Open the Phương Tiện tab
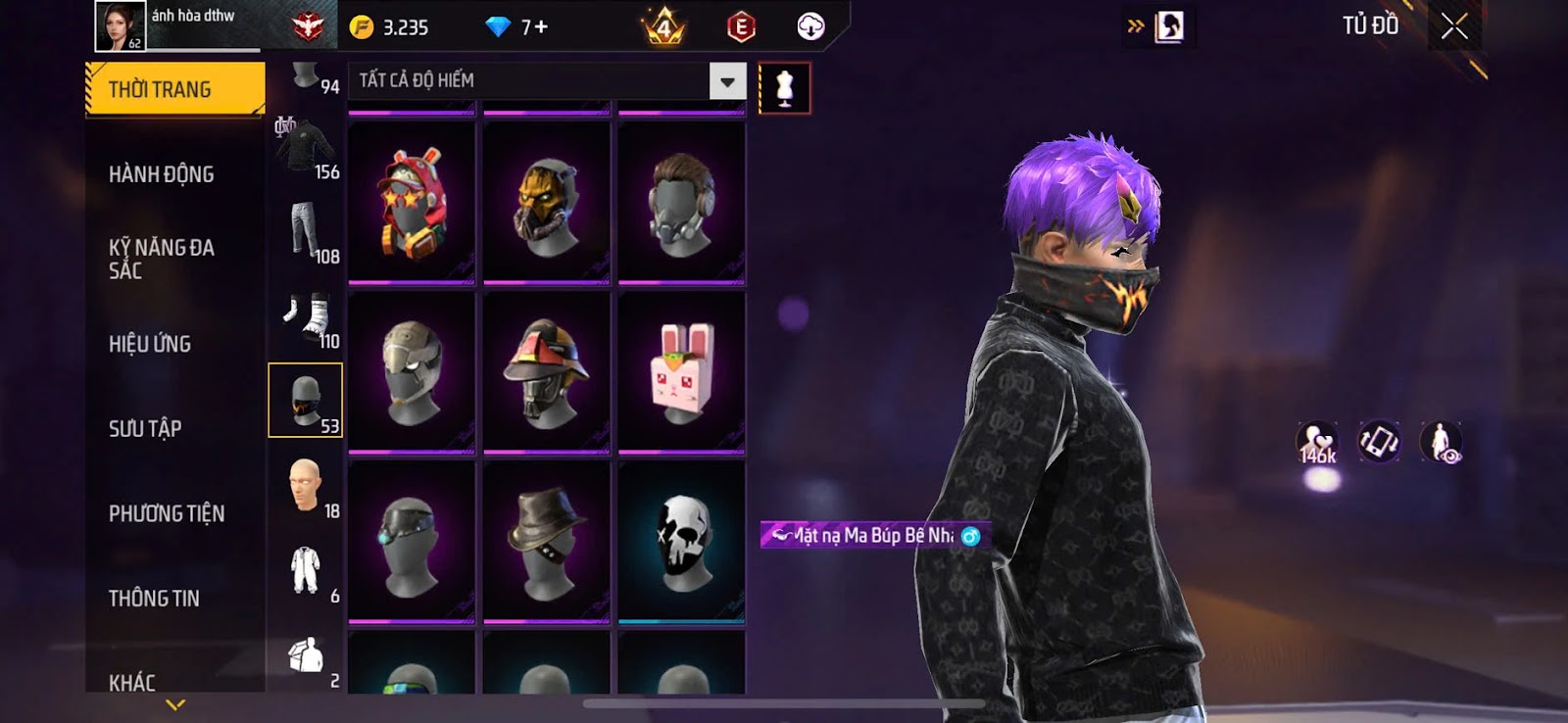The height and width of the screenshot is (723, 1568). [167, 513]
